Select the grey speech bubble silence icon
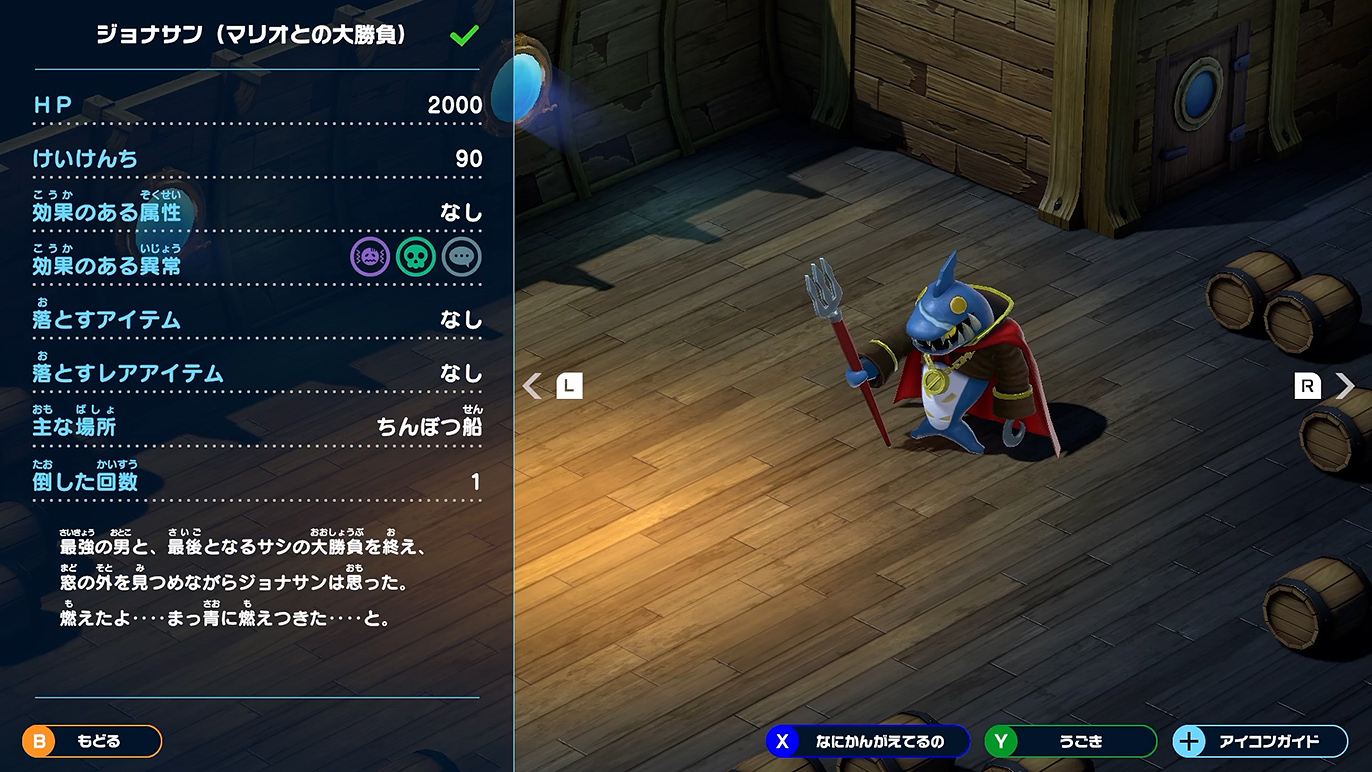Viewport: 1372px width, 772px height. [462, 257]
